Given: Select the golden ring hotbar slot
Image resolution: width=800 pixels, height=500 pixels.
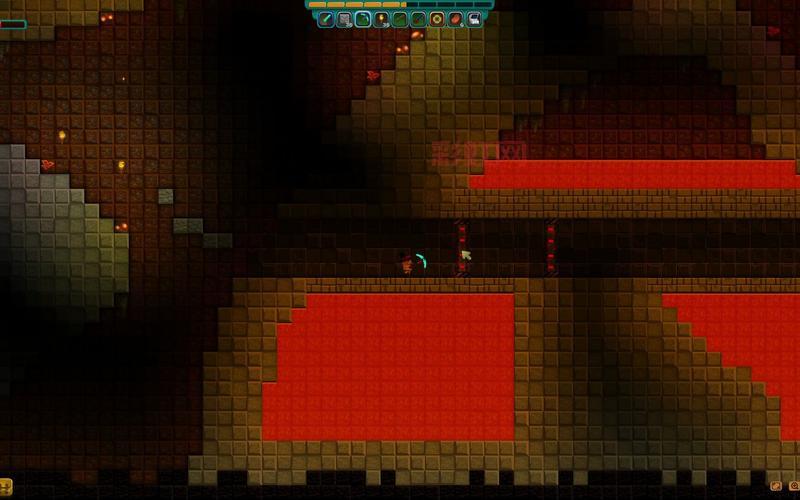Looking at the screenshot, I should 437,18.
